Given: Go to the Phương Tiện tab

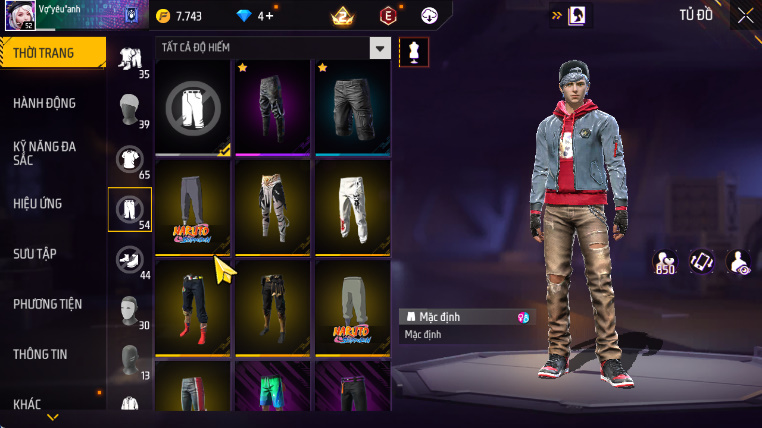Looking at the screenshot, I should 48,304.
